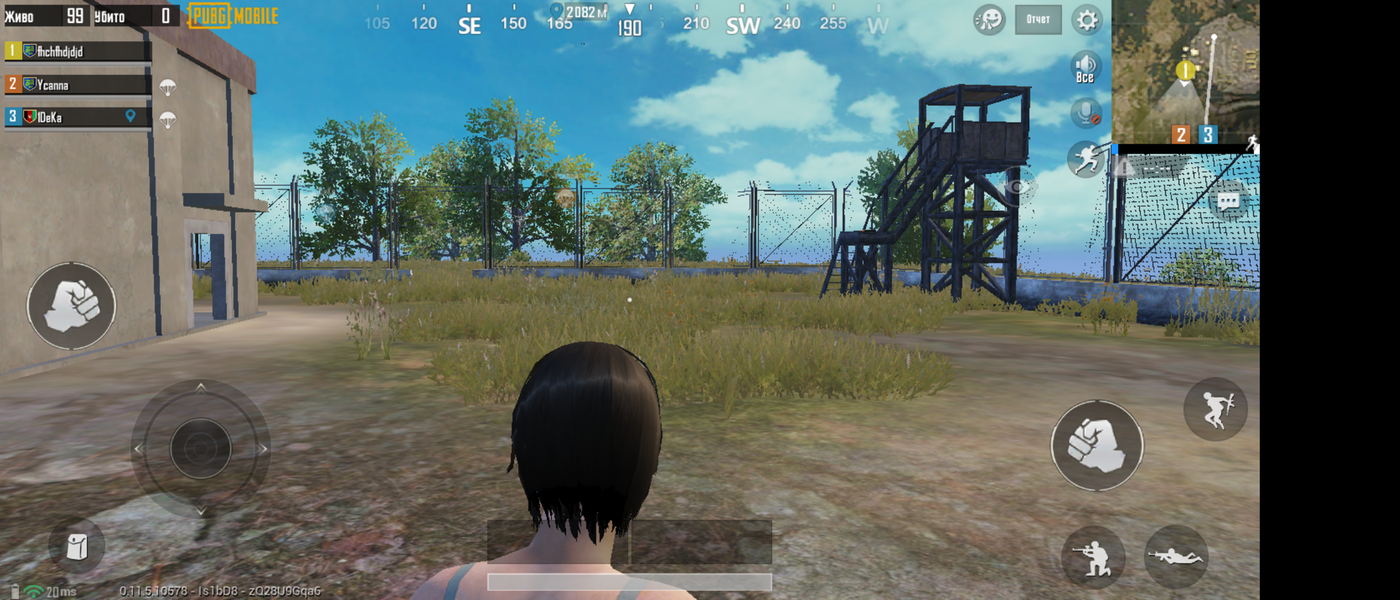Open the emote smiley face menu
Viewport: 1400px width, 600px height.
pyautogui.click(x=989, y=19)
